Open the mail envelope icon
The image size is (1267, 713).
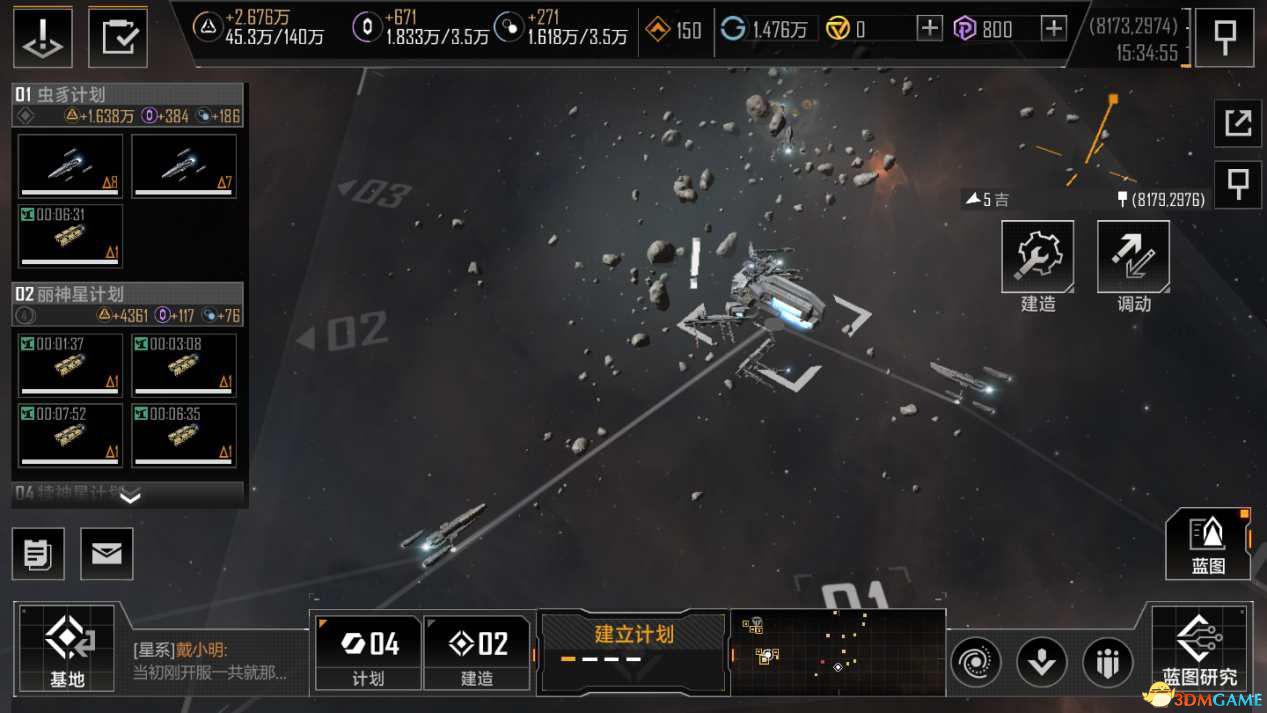(107, 554)
